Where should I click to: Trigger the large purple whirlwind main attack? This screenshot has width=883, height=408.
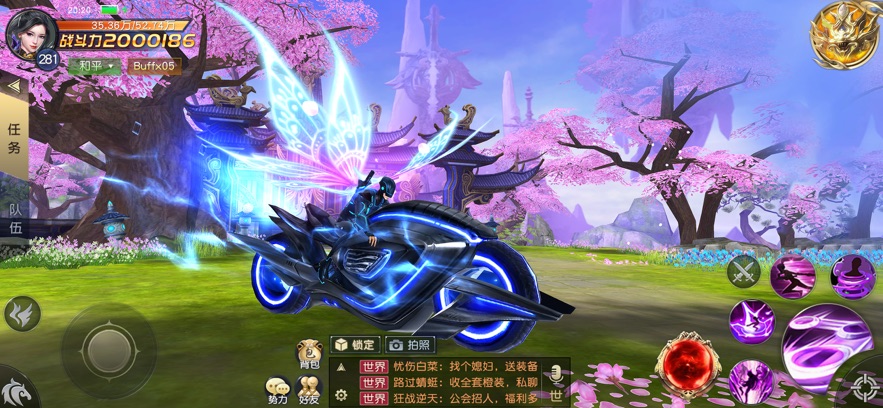coord(827,345)
